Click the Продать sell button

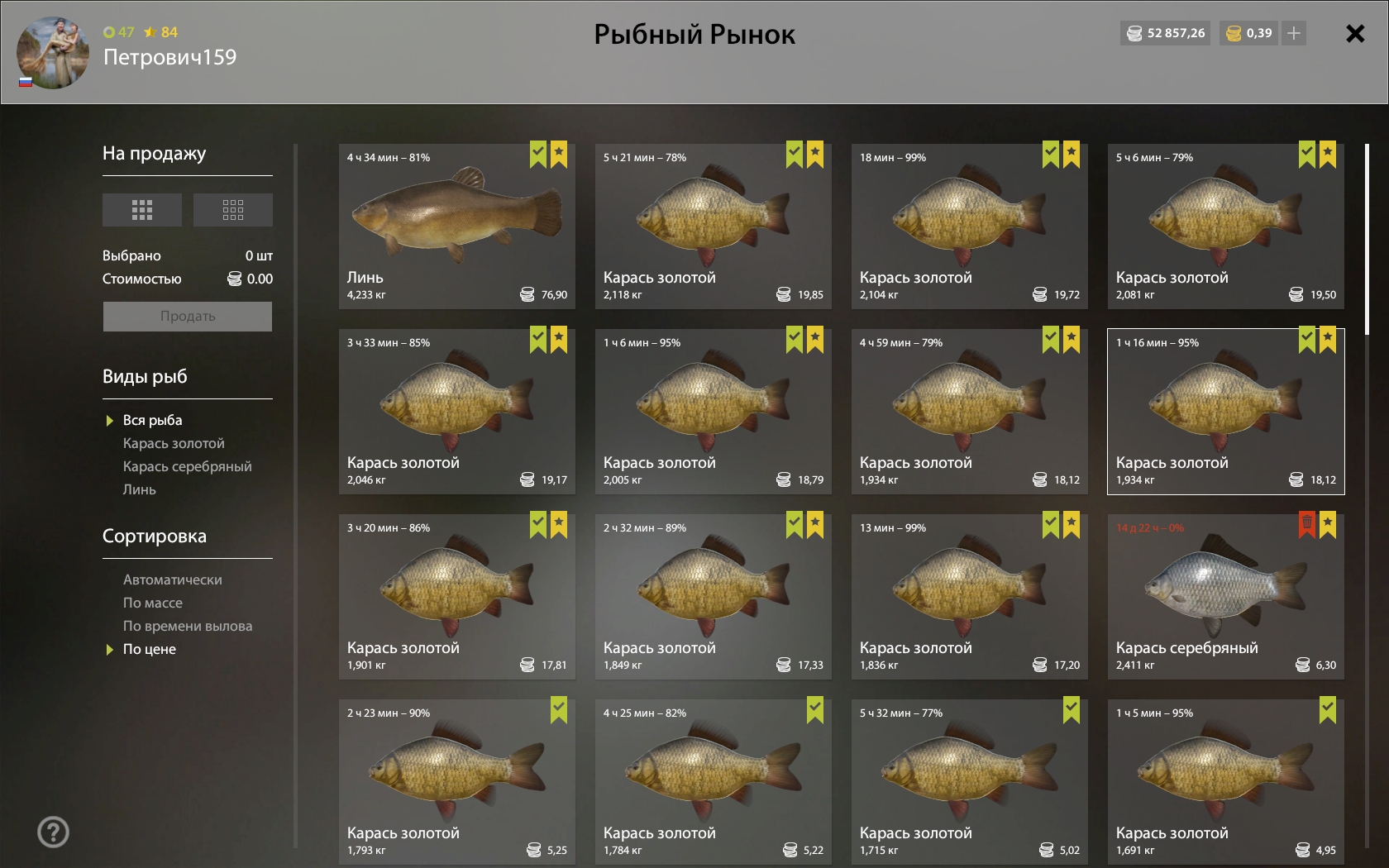[188, 317]
